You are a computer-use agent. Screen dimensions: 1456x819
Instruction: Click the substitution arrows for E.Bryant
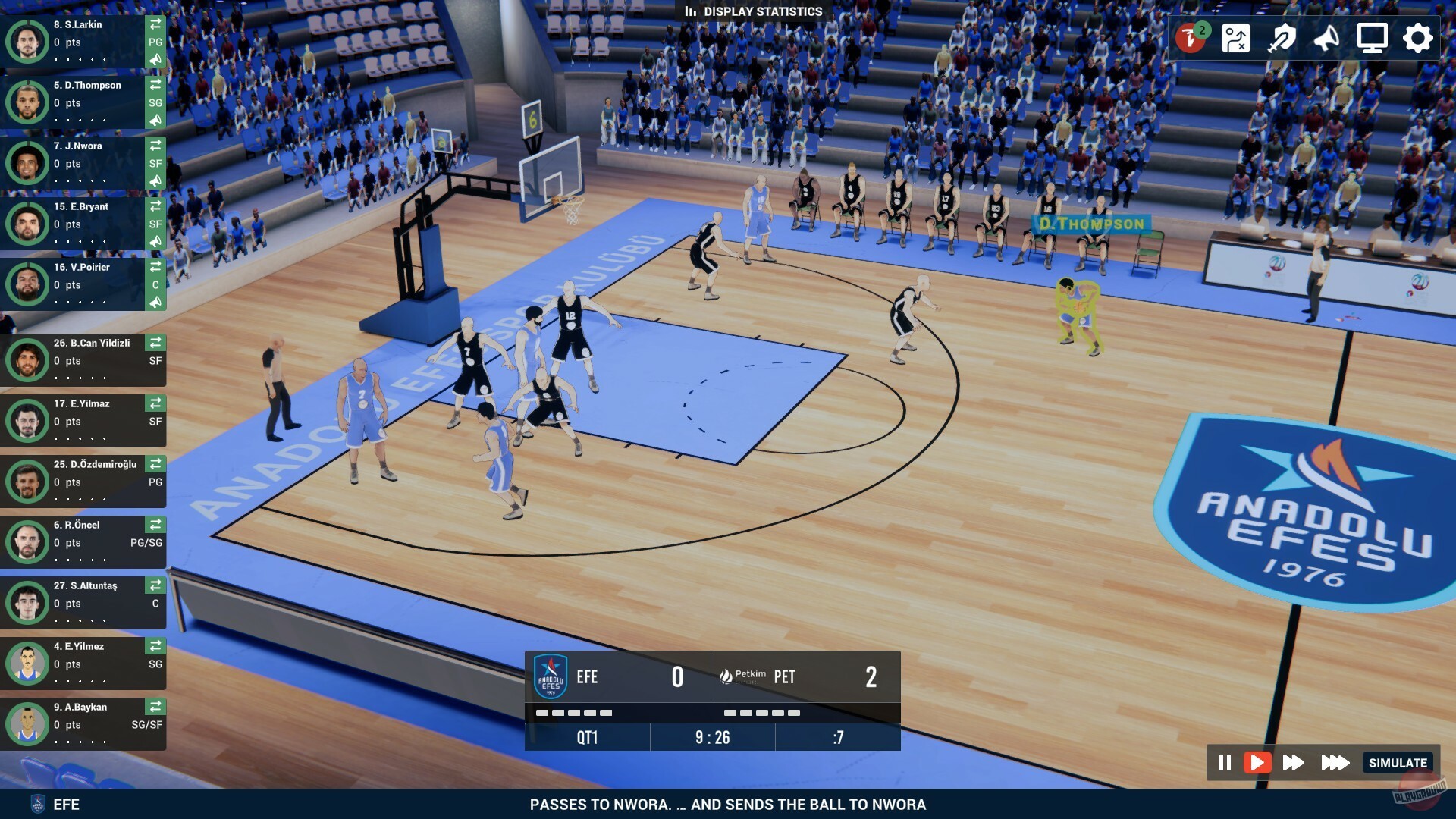(155, 206)
